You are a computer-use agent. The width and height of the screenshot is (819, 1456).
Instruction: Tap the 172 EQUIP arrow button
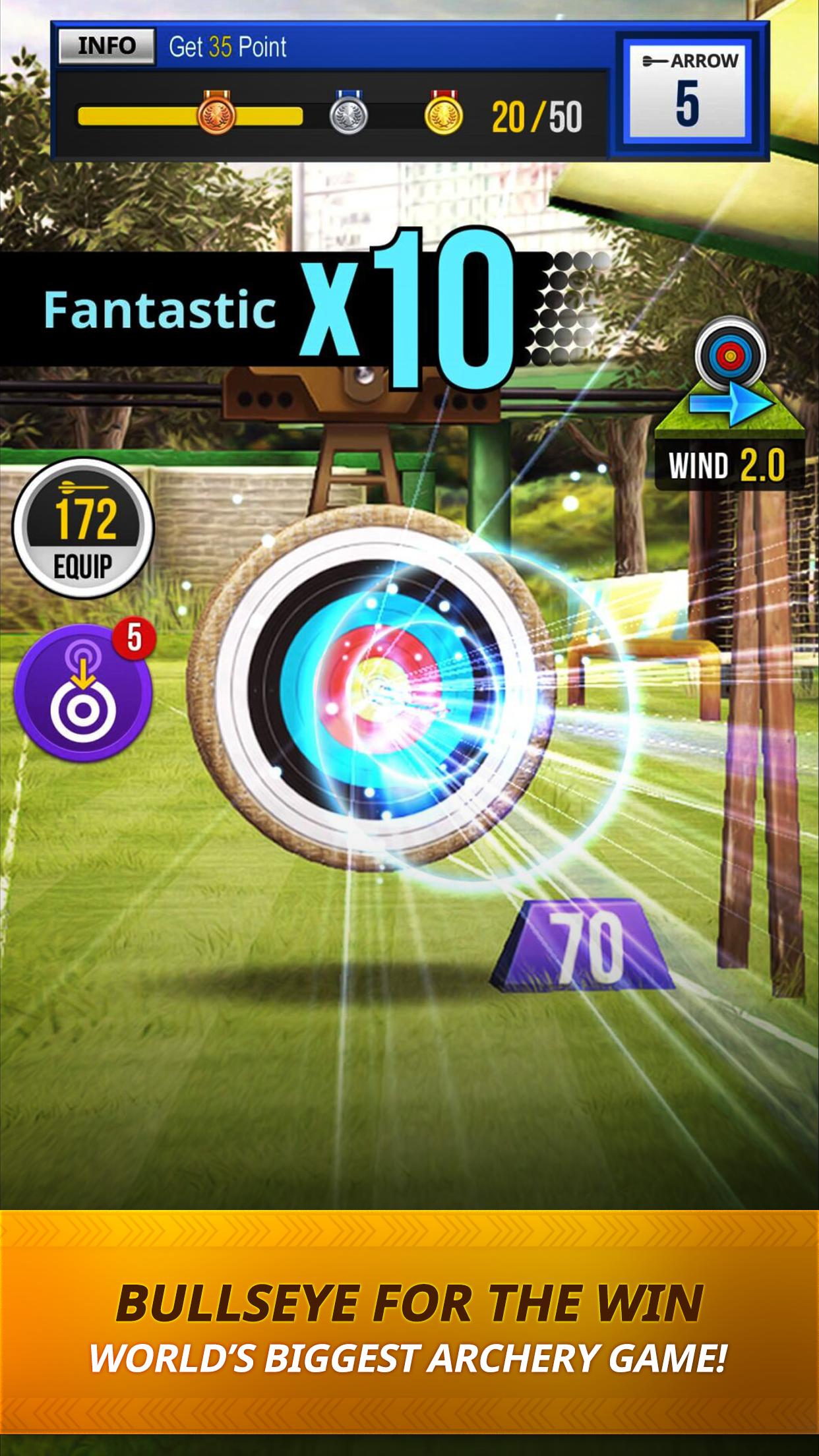point(83,528)
